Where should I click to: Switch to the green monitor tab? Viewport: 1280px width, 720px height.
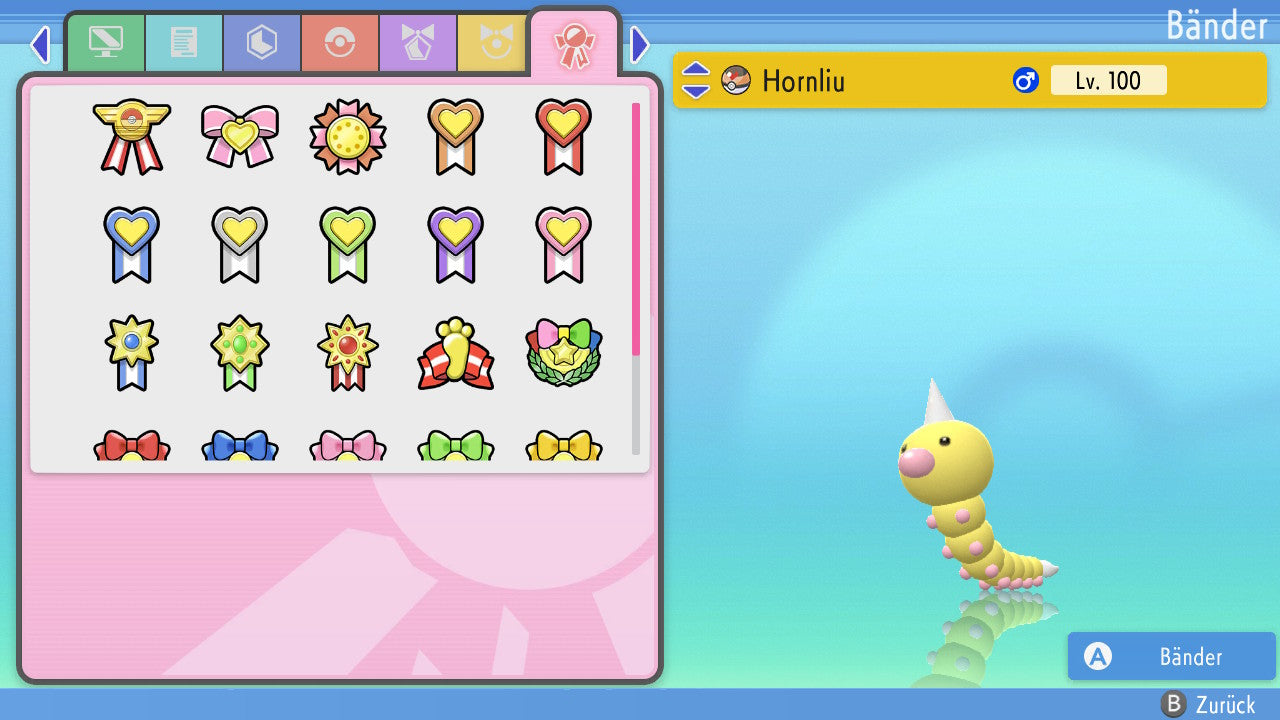point(105,43)
